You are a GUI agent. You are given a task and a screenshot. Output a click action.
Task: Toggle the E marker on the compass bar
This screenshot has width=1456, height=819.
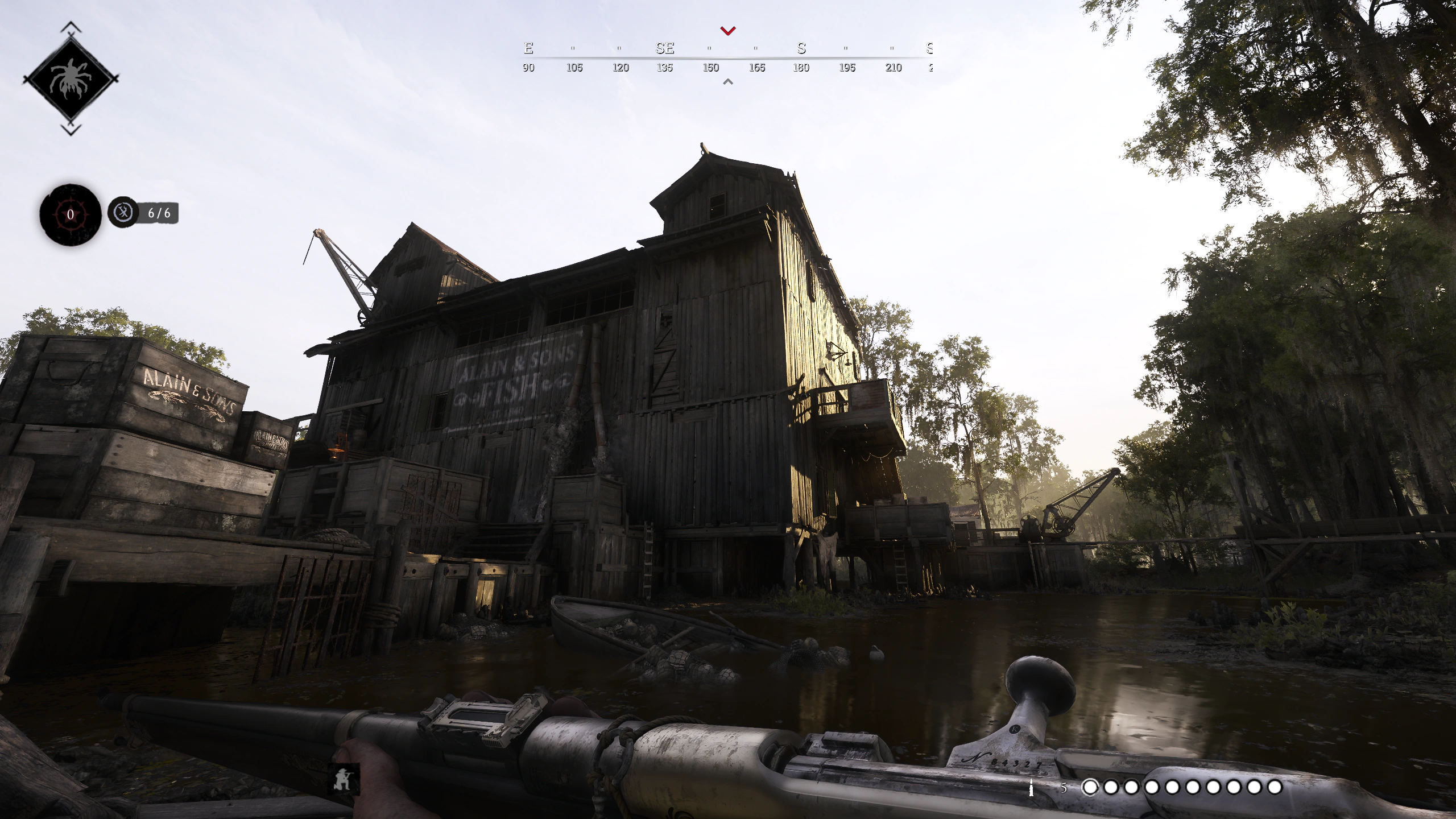528,48
